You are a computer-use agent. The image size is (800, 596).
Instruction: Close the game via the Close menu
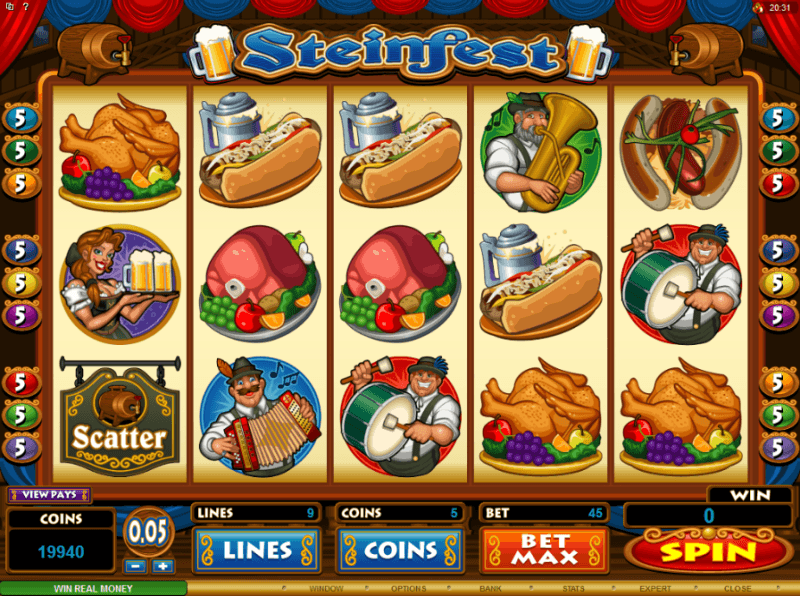[737, 588]
